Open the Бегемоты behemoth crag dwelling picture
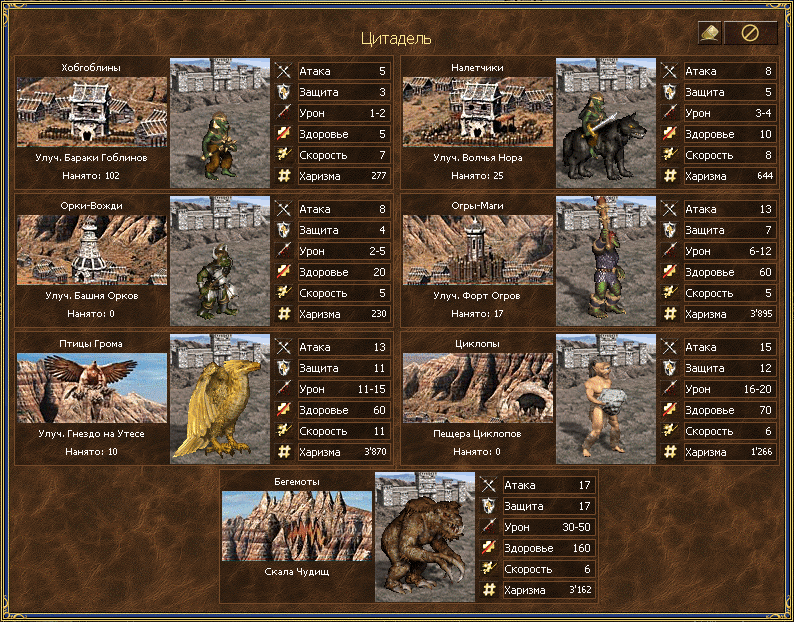794x622 pixels. click(297, 526)
